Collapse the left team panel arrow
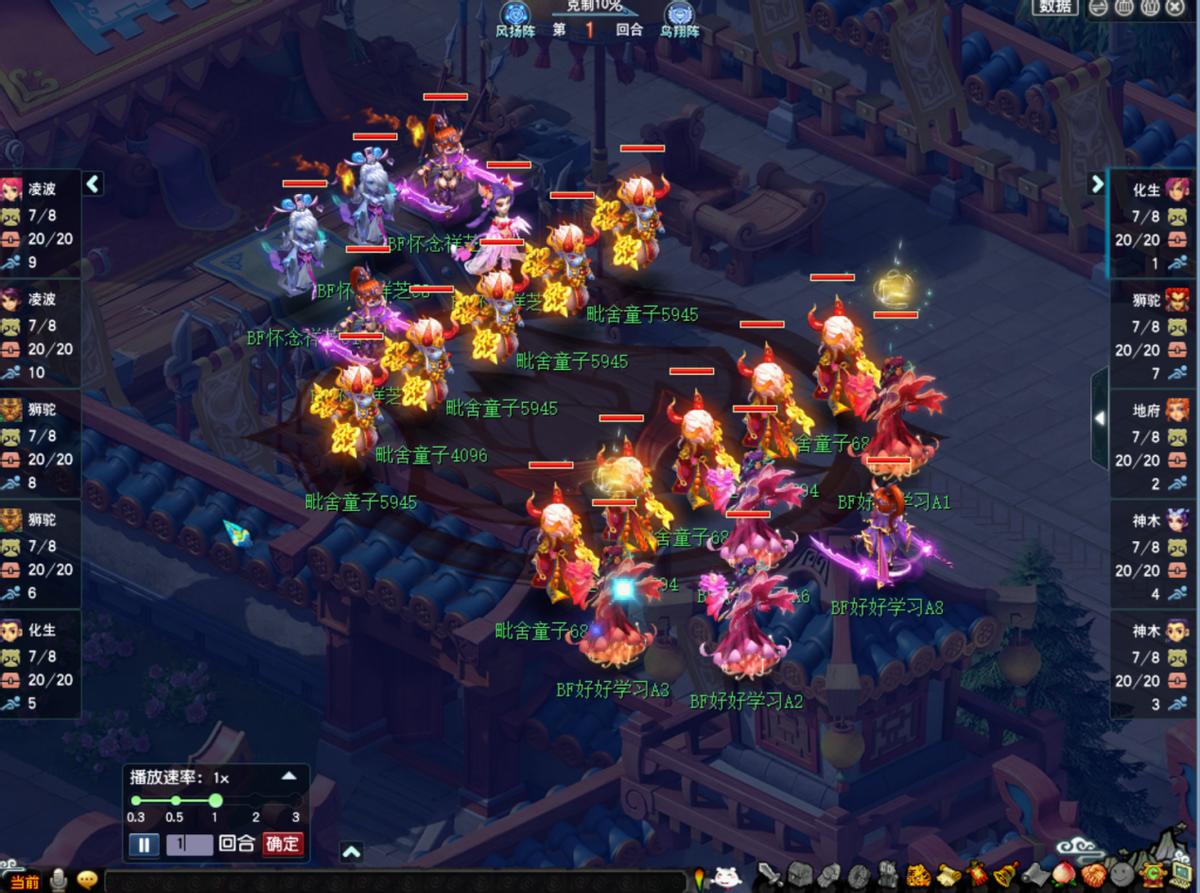Viewport: 1200px width, 893px height. coord(93,183)
